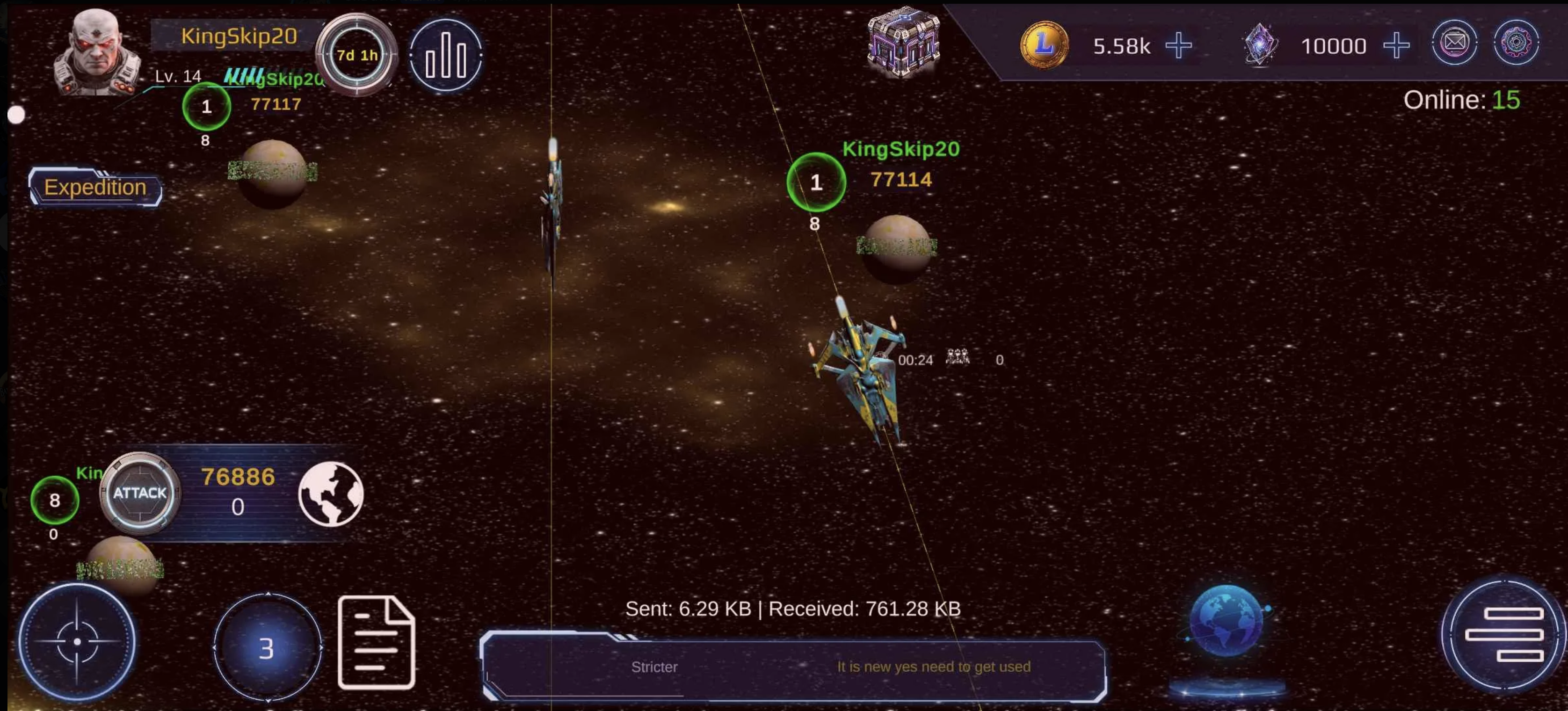Viewport: 1568px width, 711px height.
Task: Open the mail envelope inbox
Action: tap(1454, 43)
